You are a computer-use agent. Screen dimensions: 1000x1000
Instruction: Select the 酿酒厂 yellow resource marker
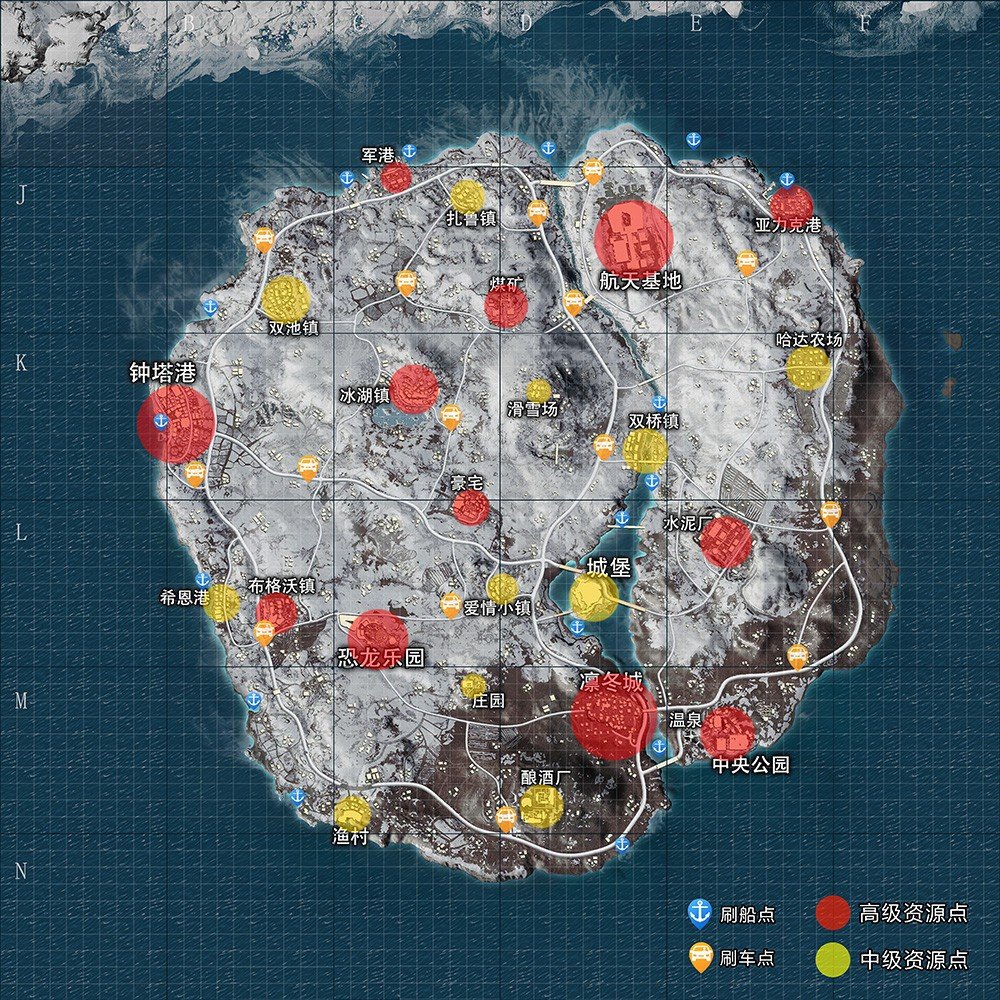coord(541,806)
